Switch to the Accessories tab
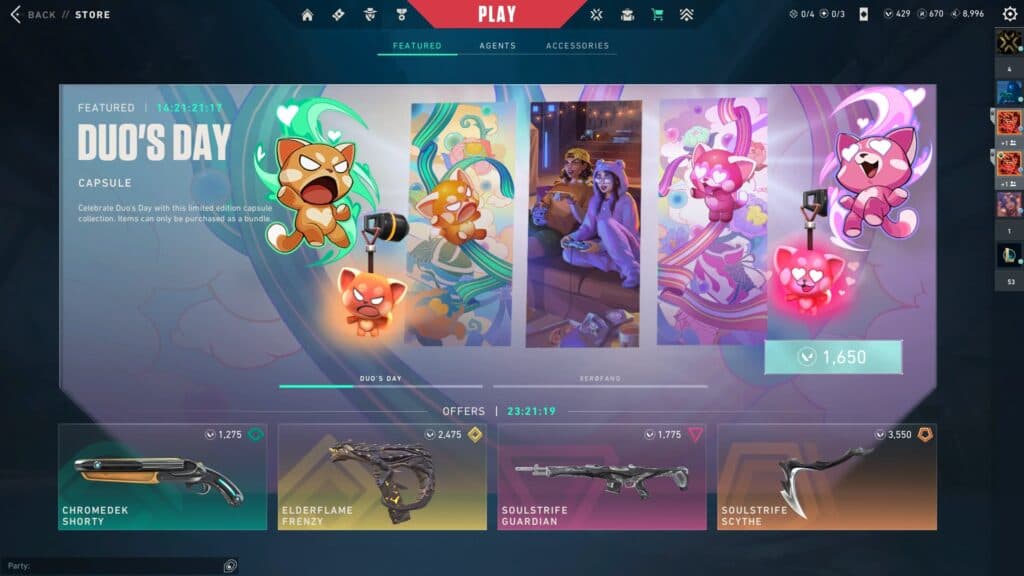The height and width of the screenshot is (576, 1024). tap(577, 46)
